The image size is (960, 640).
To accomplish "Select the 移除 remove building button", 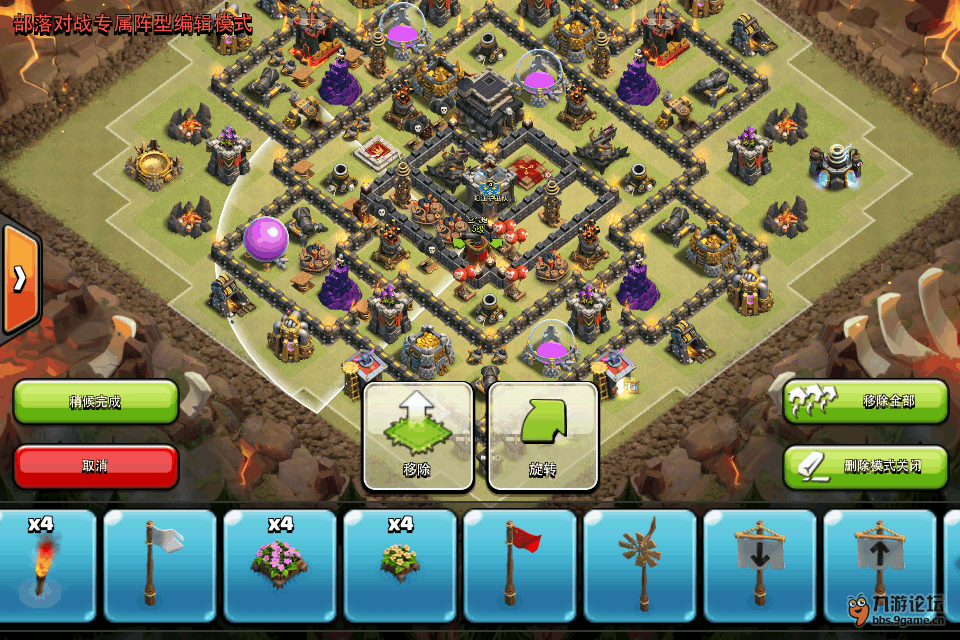I will 418,436.
